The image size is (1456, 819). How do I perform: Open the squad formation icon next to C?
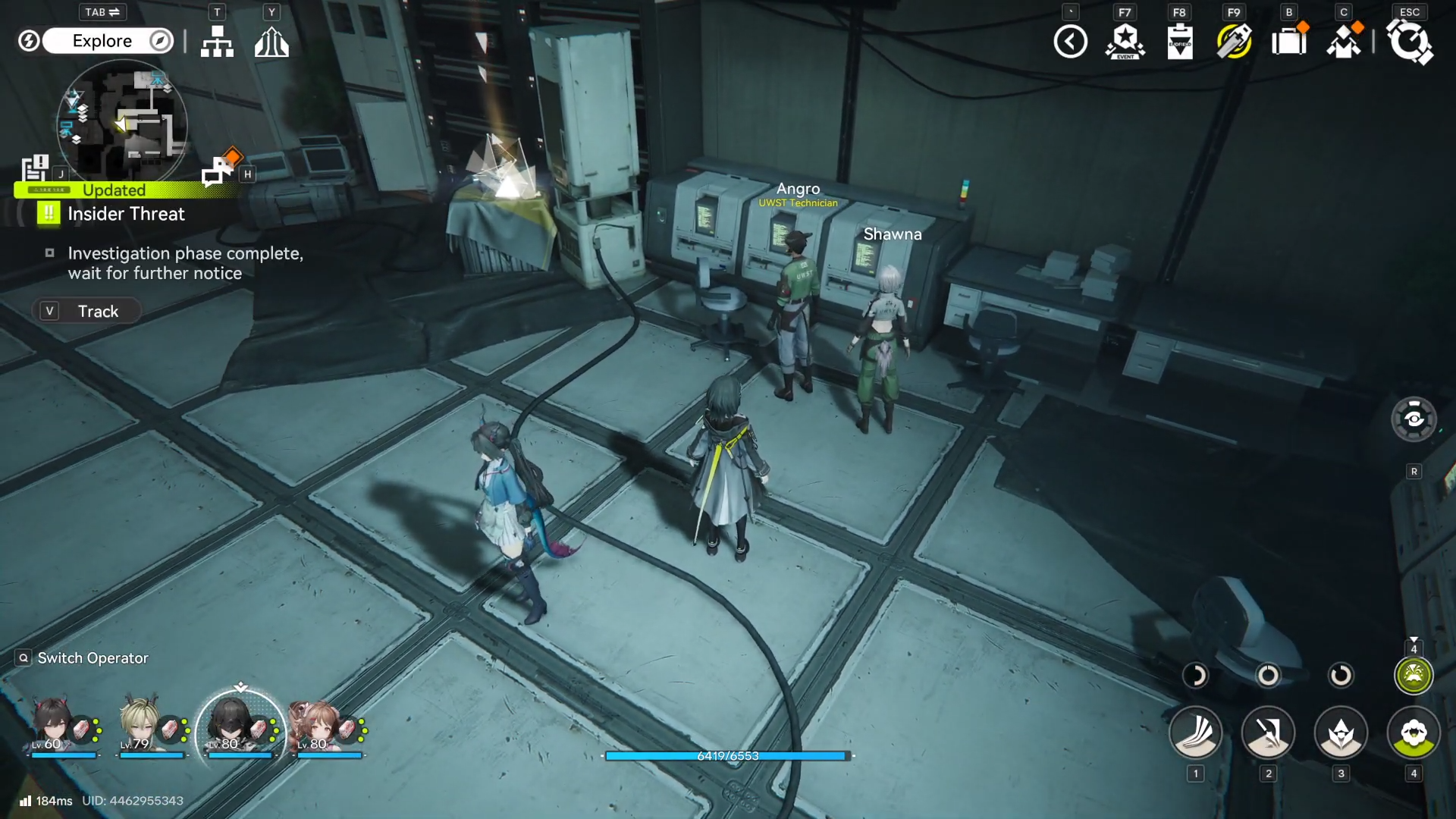[x=1344, y=41]
